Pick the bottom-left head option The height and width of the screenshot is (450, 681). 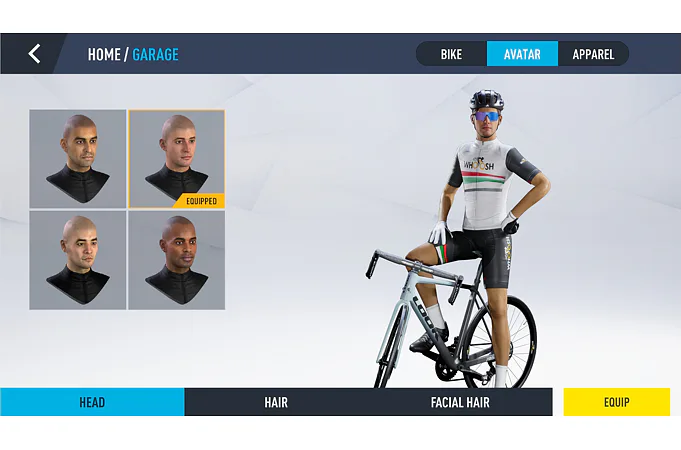pos(78,260)
